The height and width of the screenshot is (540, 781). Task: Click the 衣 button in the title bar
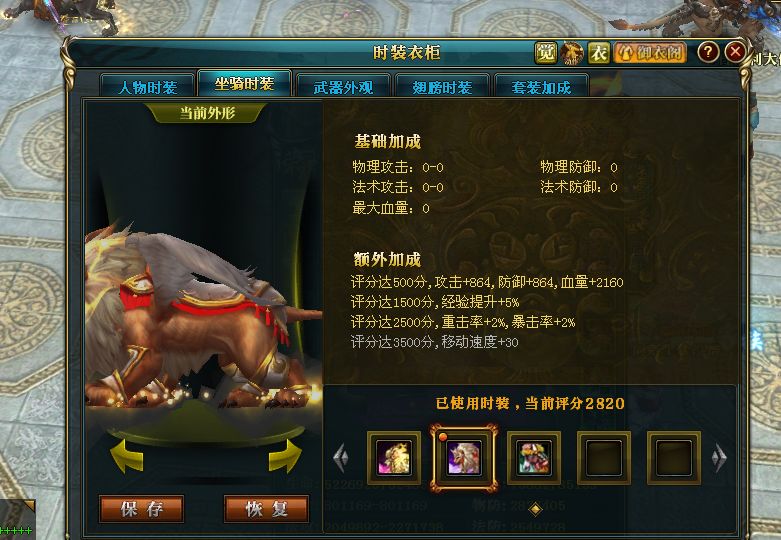click(x=599, y=53)
